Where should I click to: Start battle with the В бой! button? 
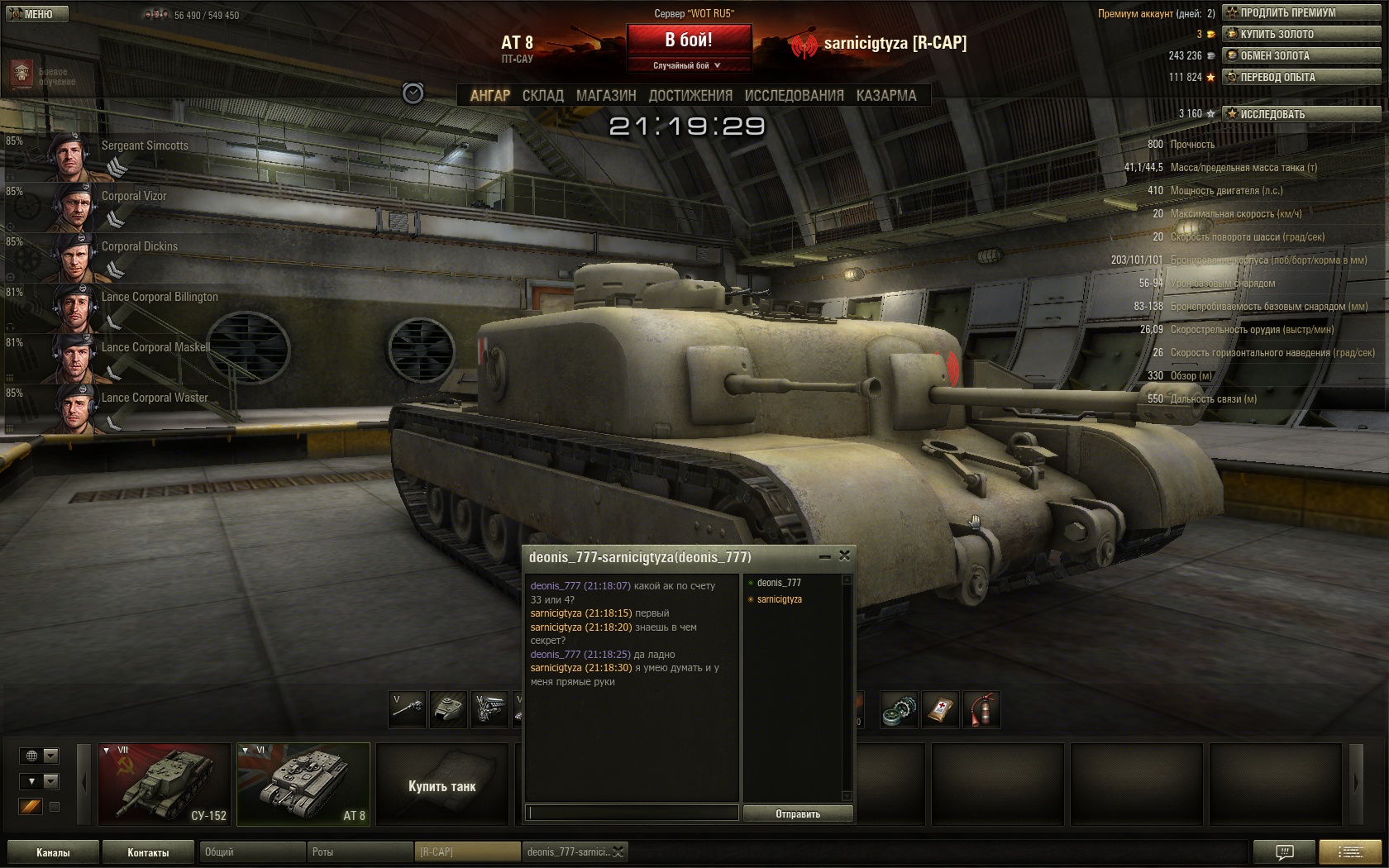coord(689,40)
